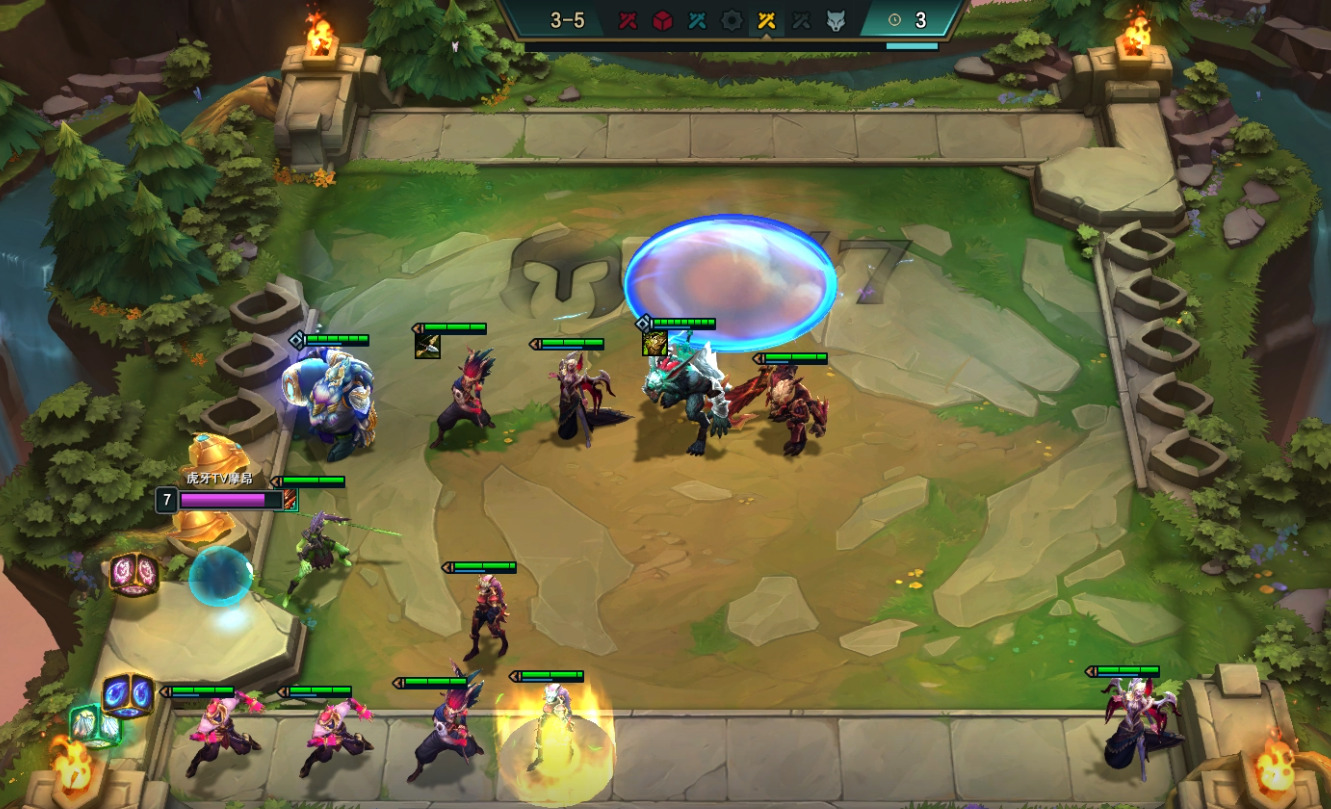This screenshot has width=1331, height=809.
Task: Show the wolf monster round icon
Action: (836, 20)
